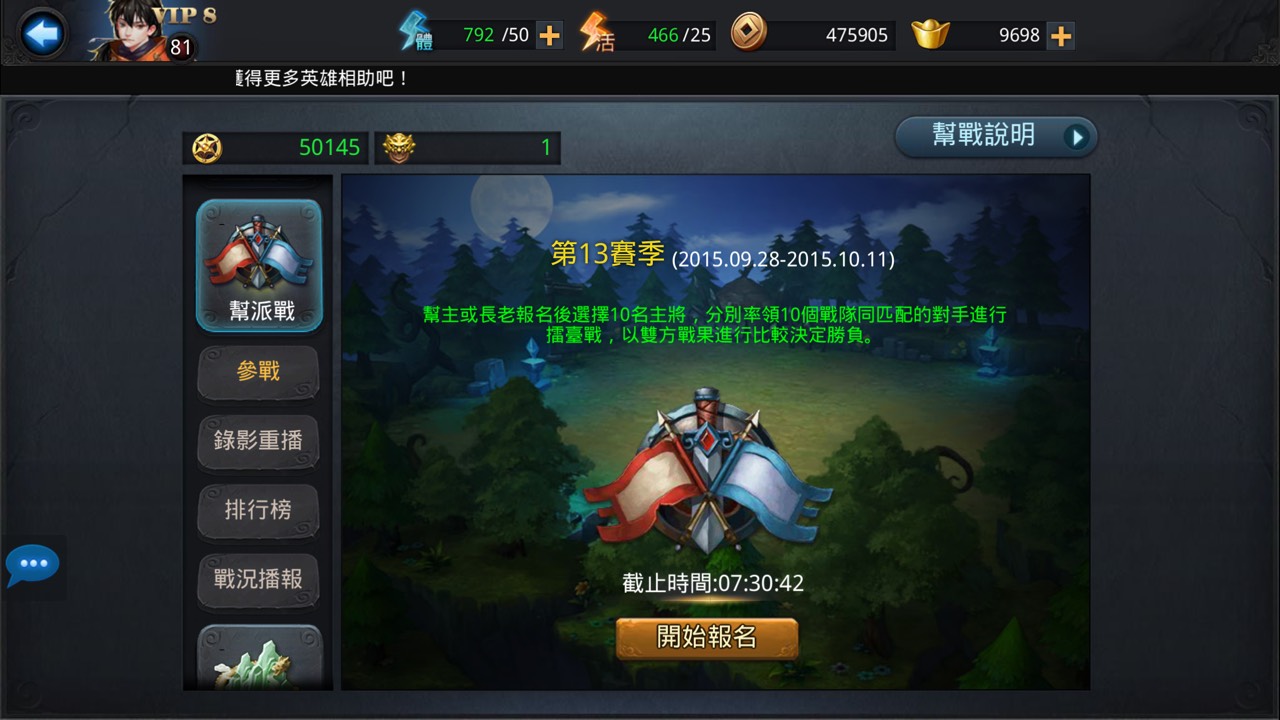The height and width of the screenshot is (720, 1280).
Task: Tap the mountain icon at sidebar bottom
Action: 258,660
